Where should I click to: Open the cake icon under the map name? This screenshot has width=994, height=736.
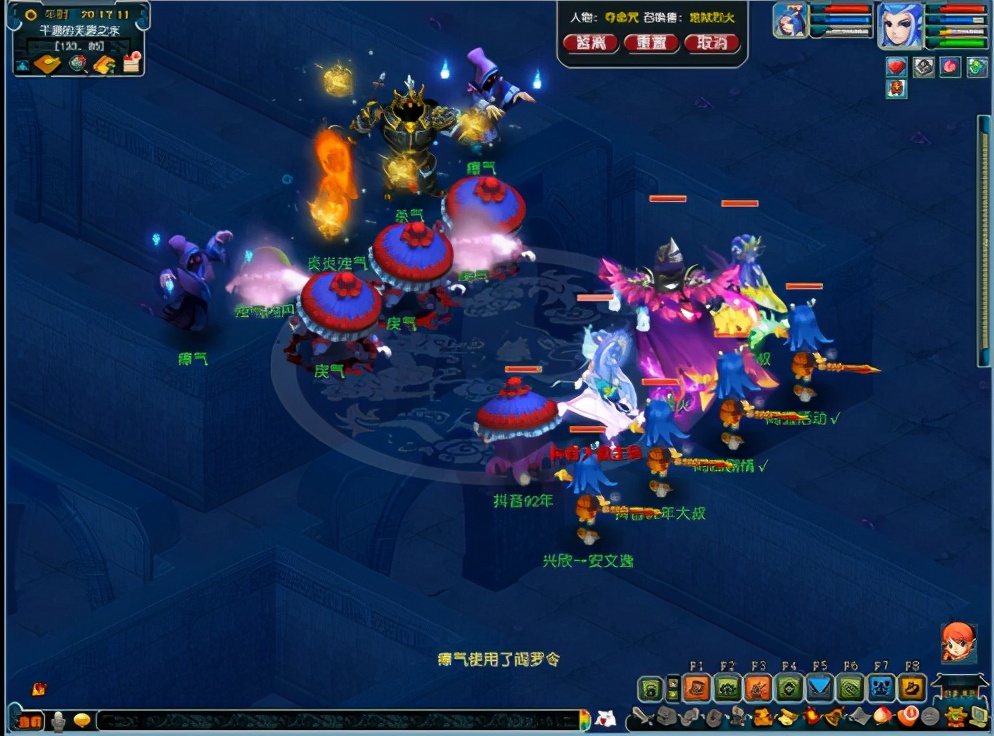132,64
